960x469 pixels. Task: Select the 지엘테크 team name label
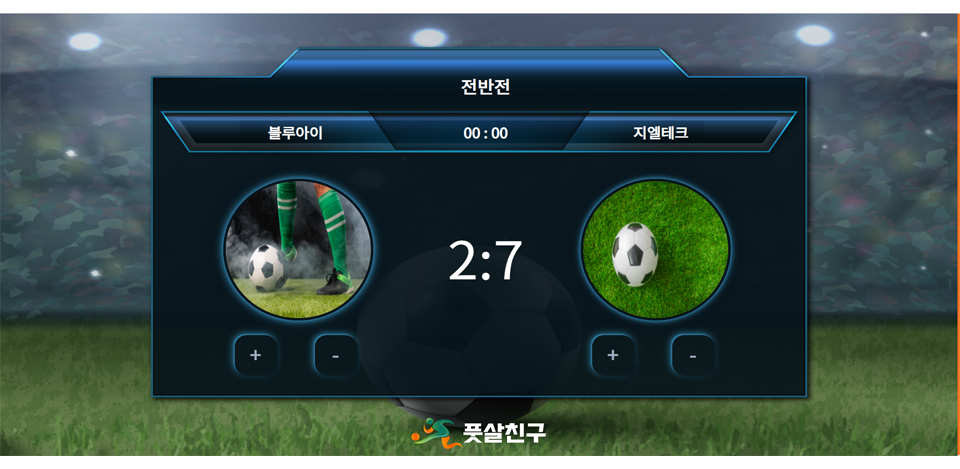660,132
